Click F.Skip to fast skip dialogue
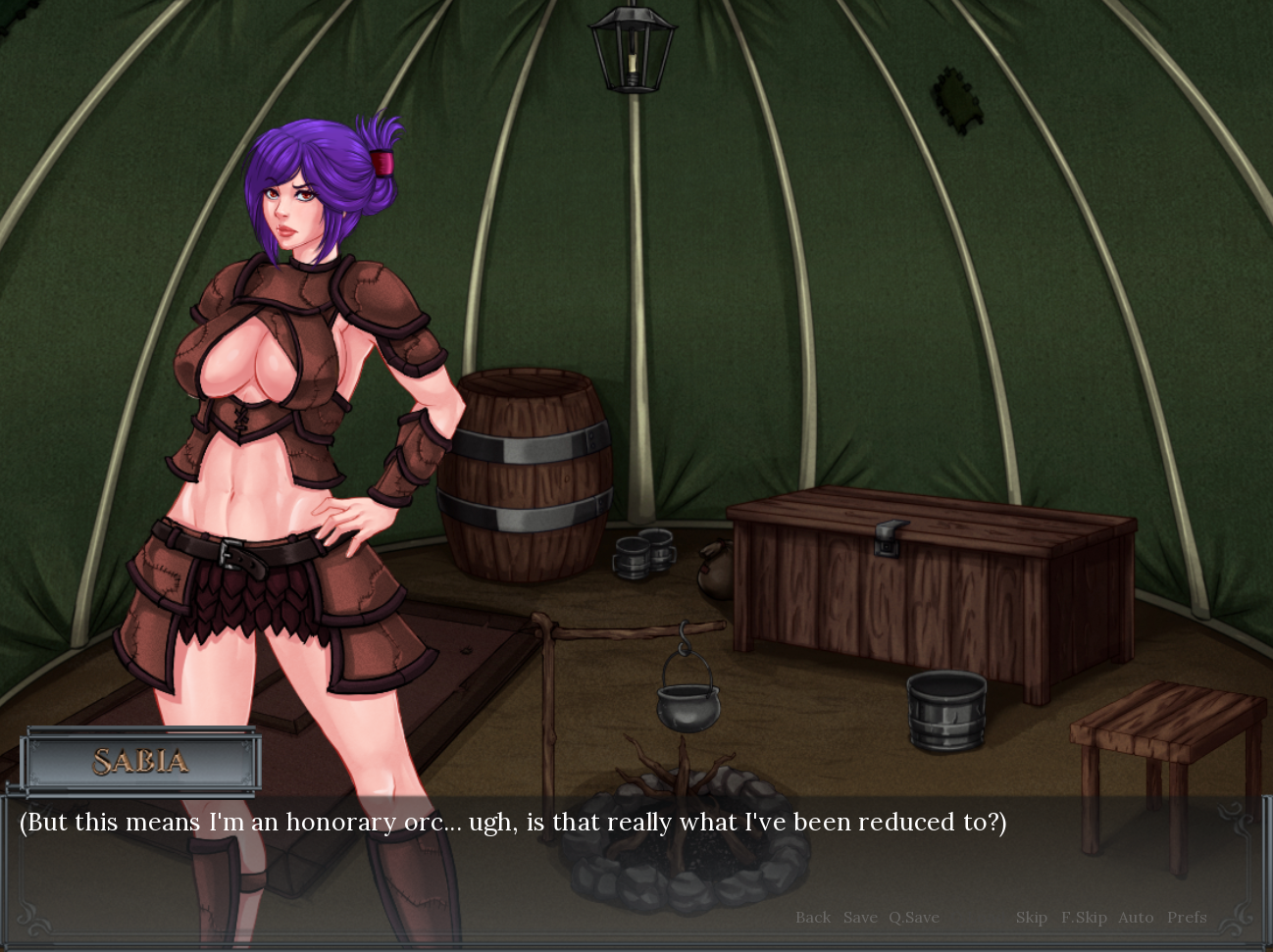Viewport: 1273px width, 952px height. [1084, 918]
